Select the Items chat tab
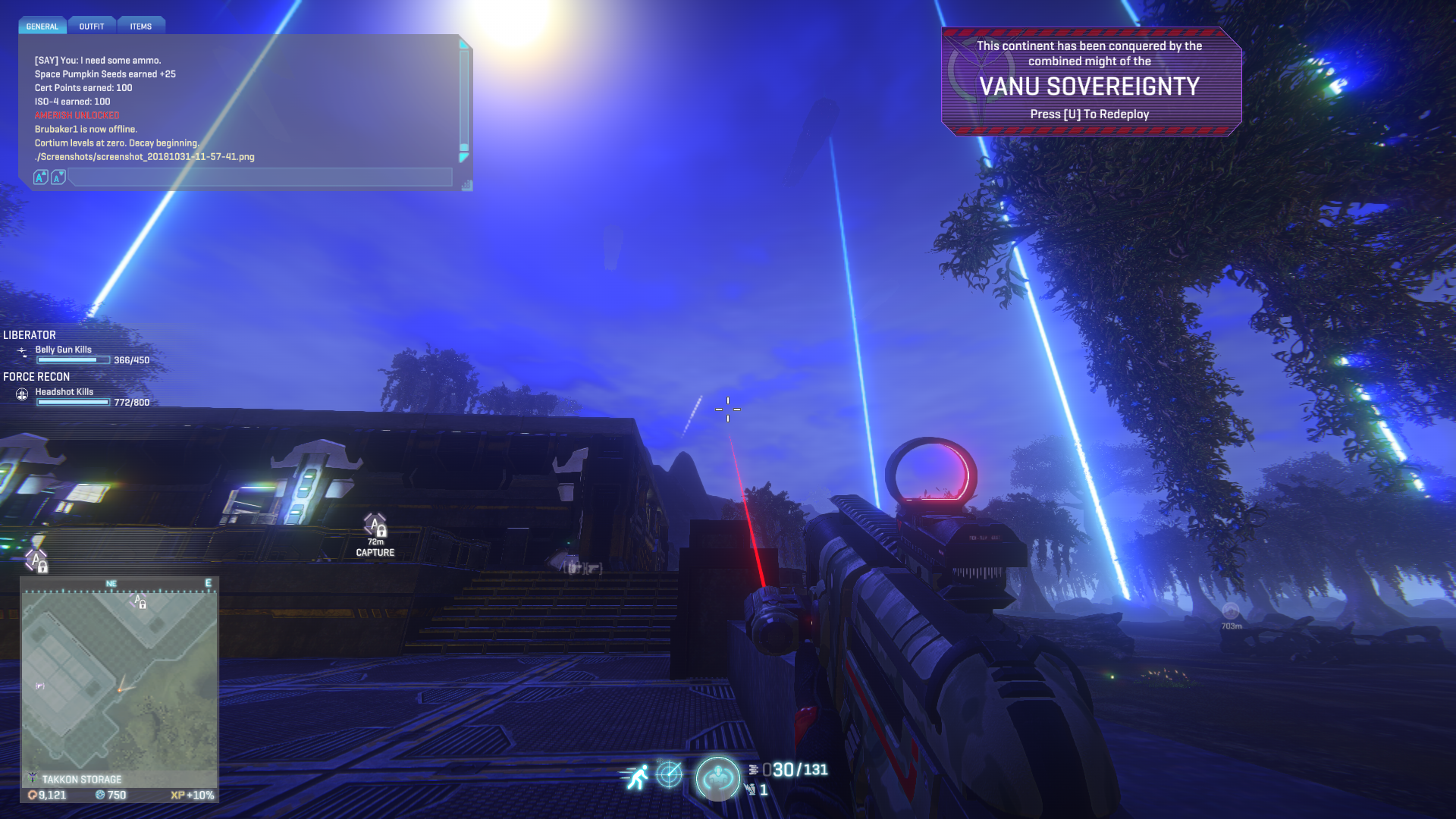The image size is (1456, 819). coord(140,27)
